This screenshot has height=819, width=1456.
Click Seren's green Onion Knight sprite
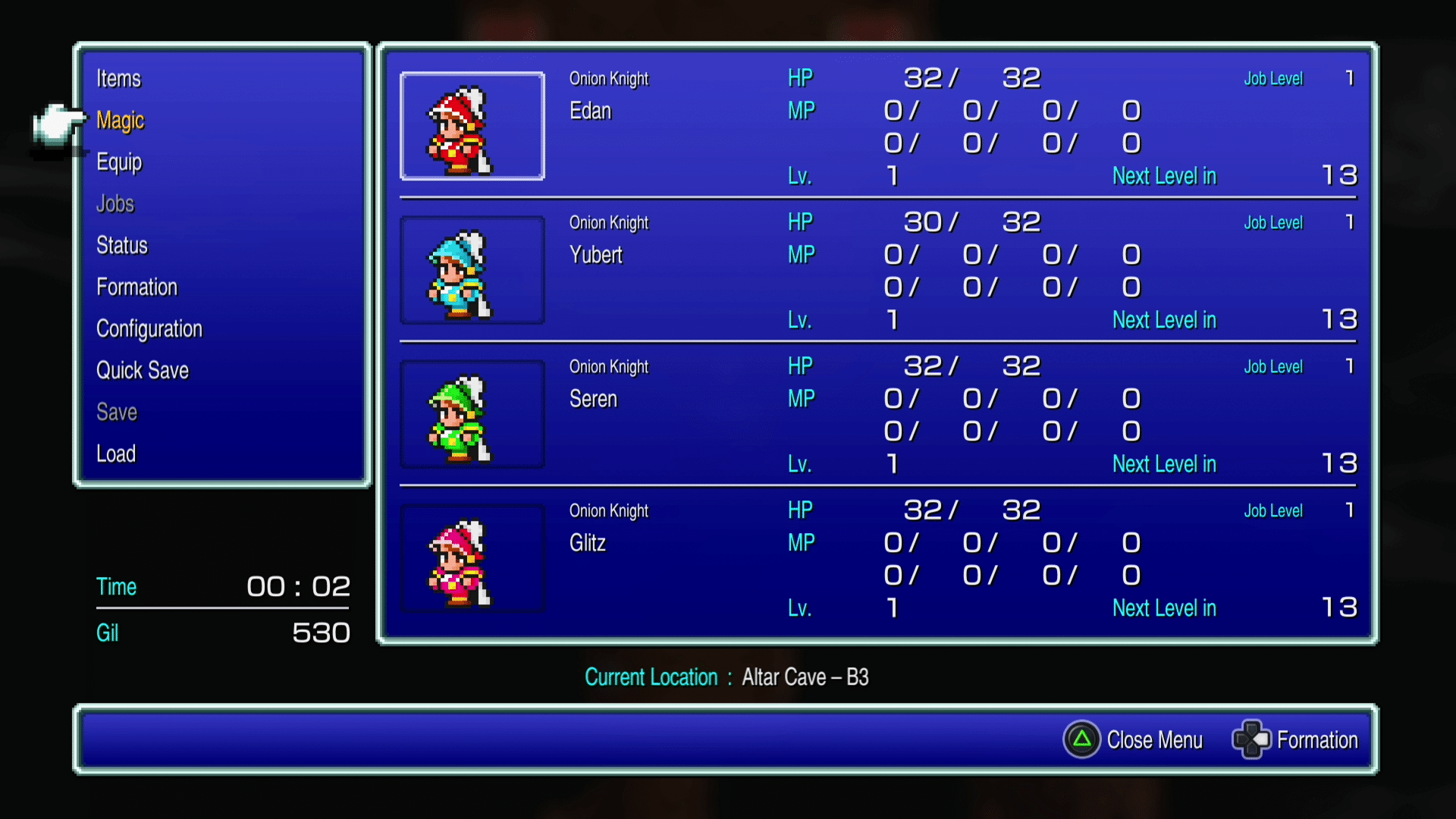coord(472,414)
